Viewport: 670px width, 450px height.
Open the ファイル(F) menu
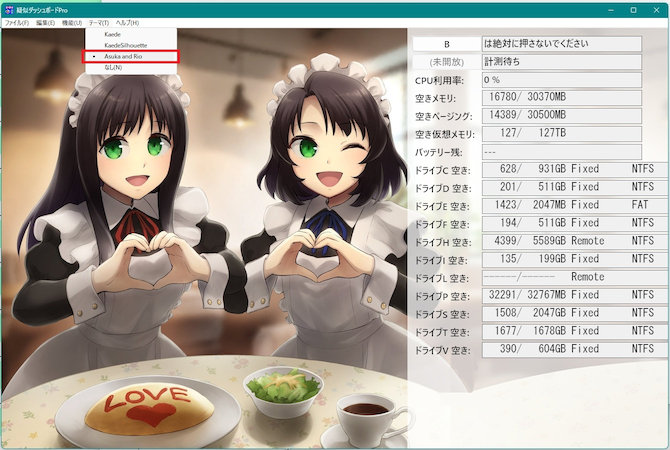16,22
